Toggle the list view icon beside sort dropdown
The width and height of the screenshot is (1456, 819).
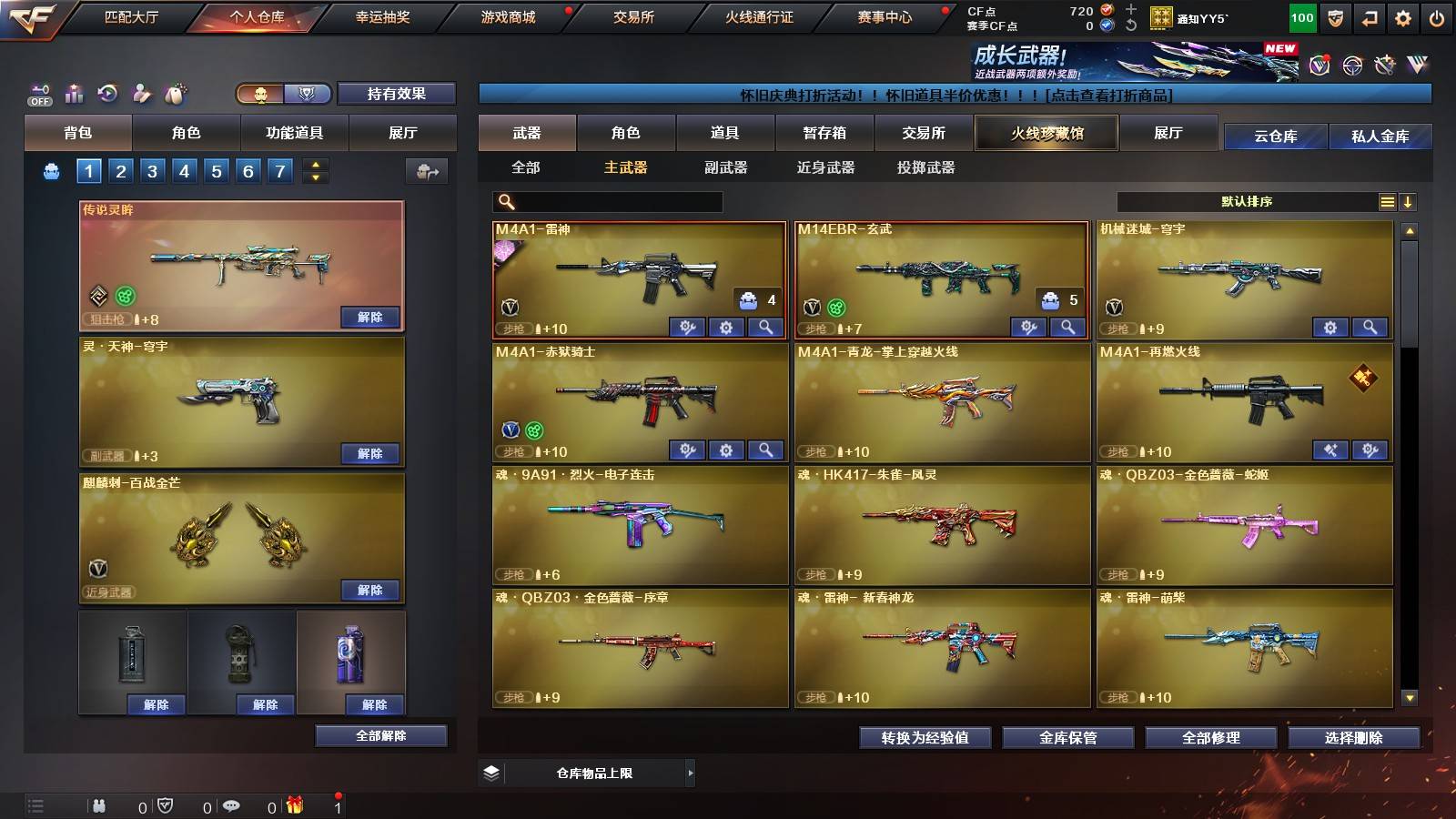pos(1386,201)
